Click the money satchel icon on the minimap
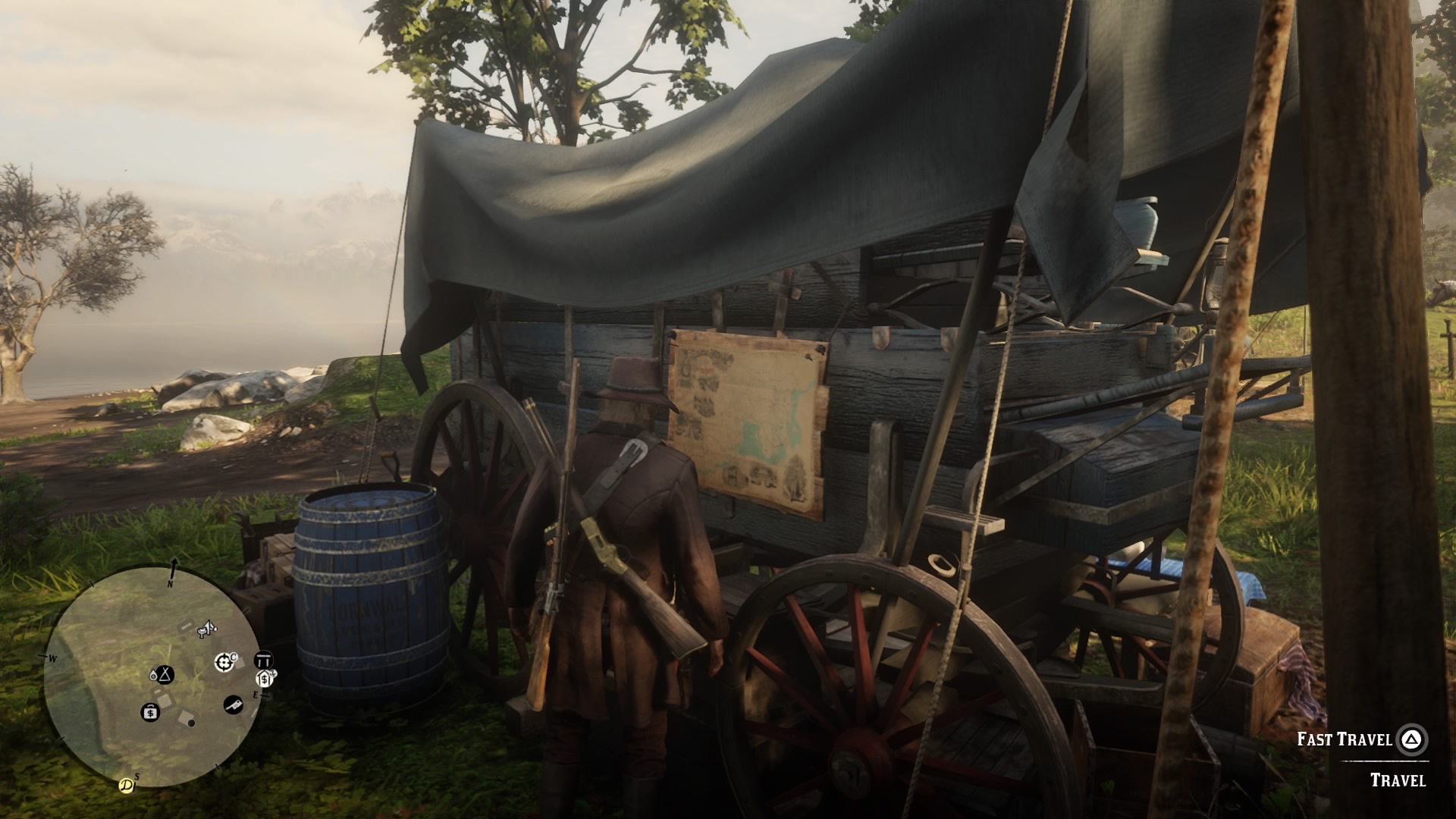 (150, 713)
